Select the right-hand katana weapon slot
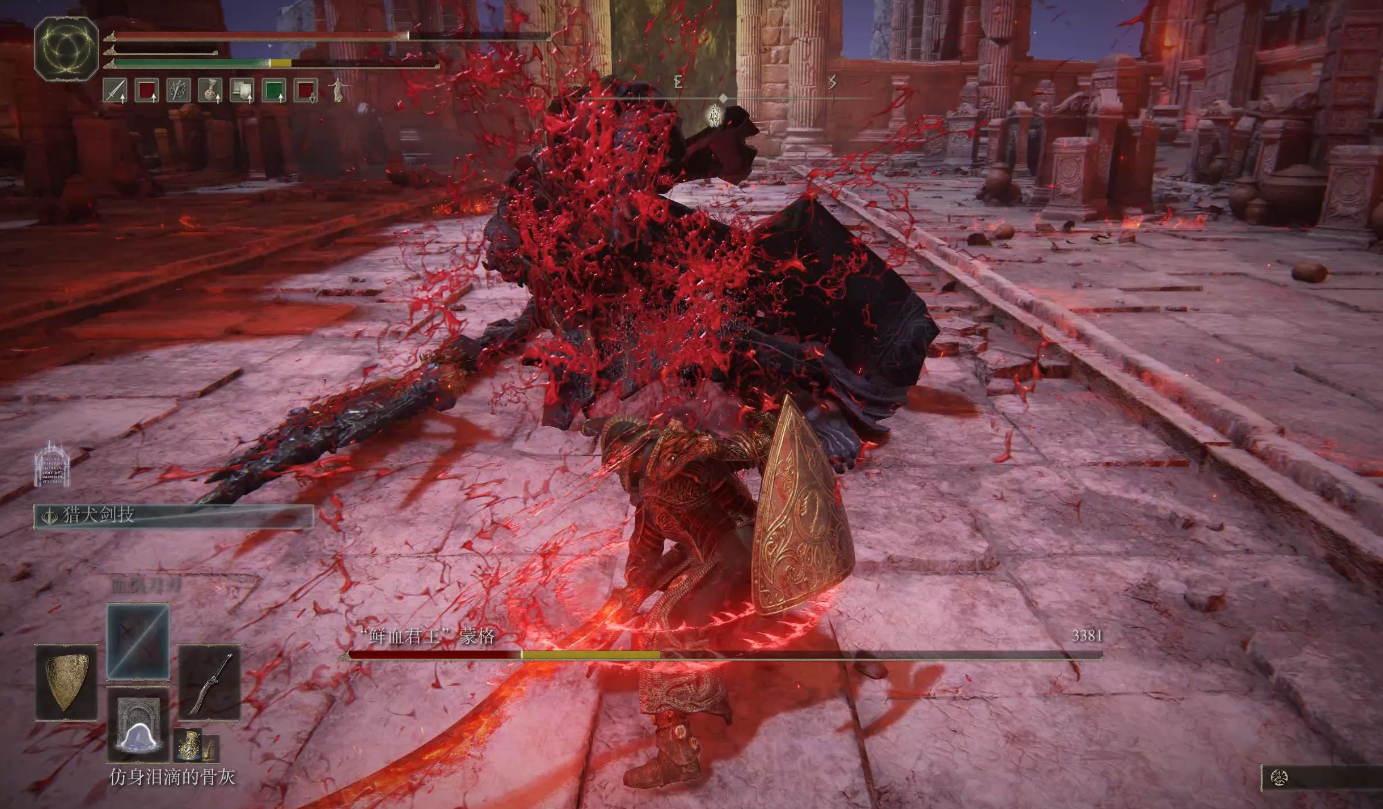This screenshot has height=809, width=1383. [x=210, y=683]
